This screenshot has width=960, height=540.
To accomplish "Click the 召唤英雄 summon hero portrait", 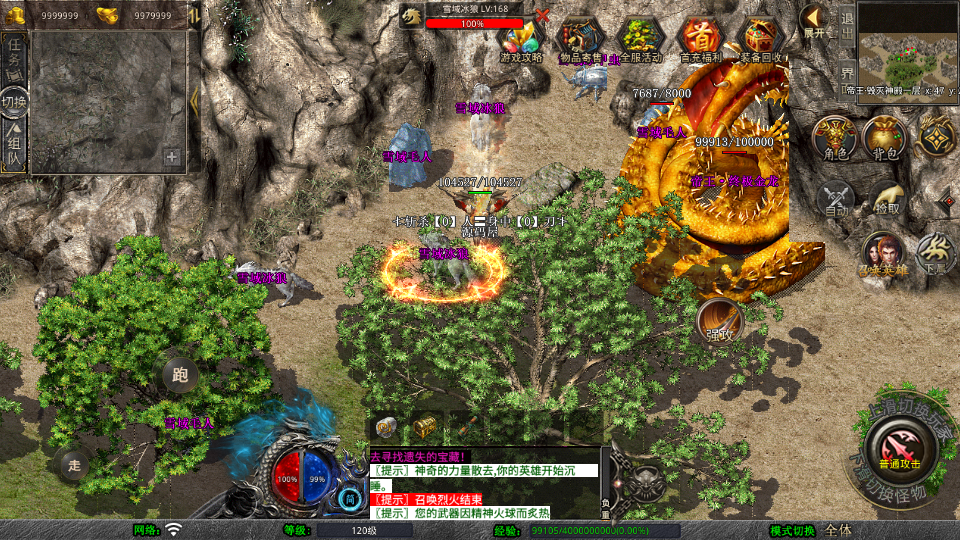I will (883, 254).
